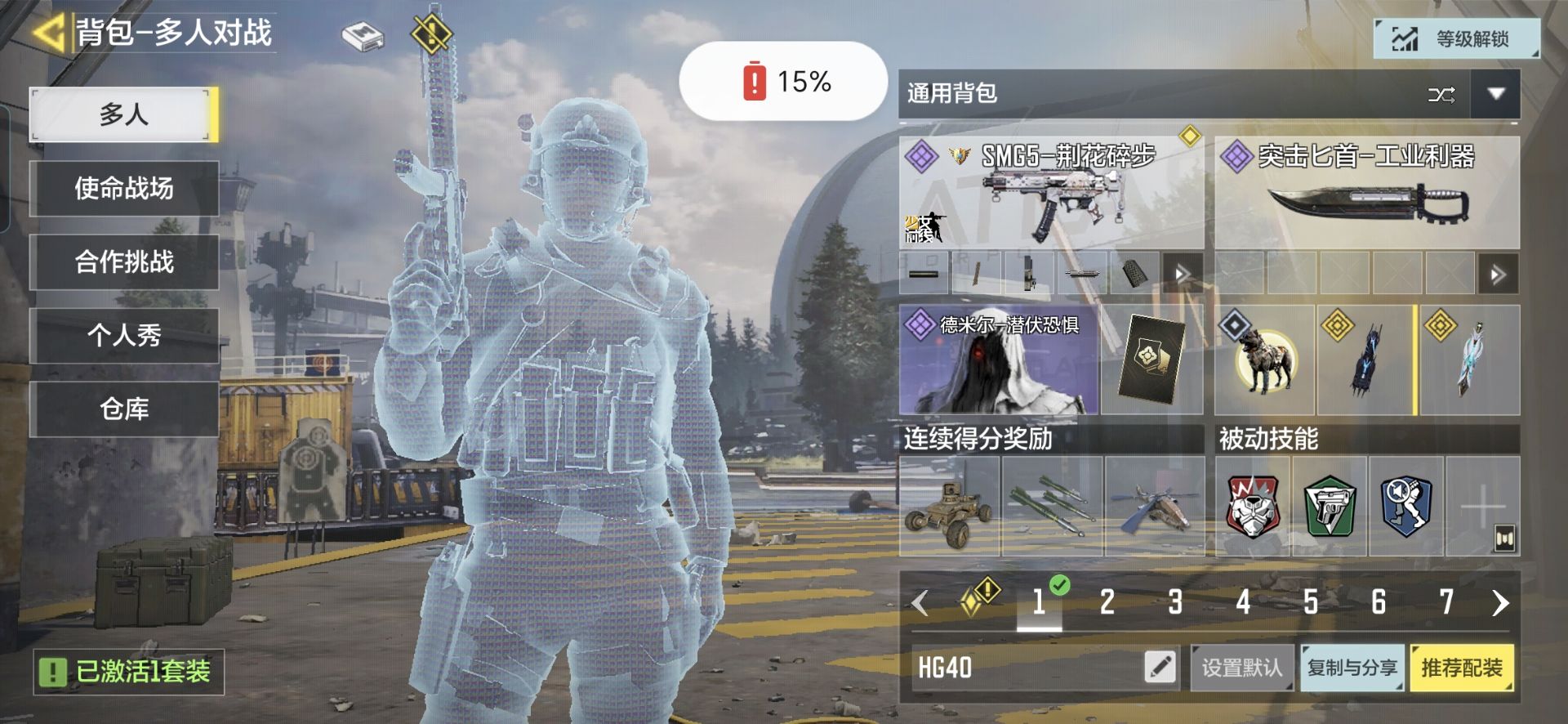Switch to loadout number 3
This screenshot has height=724, width=1568.
click(x=1175, y=603)
